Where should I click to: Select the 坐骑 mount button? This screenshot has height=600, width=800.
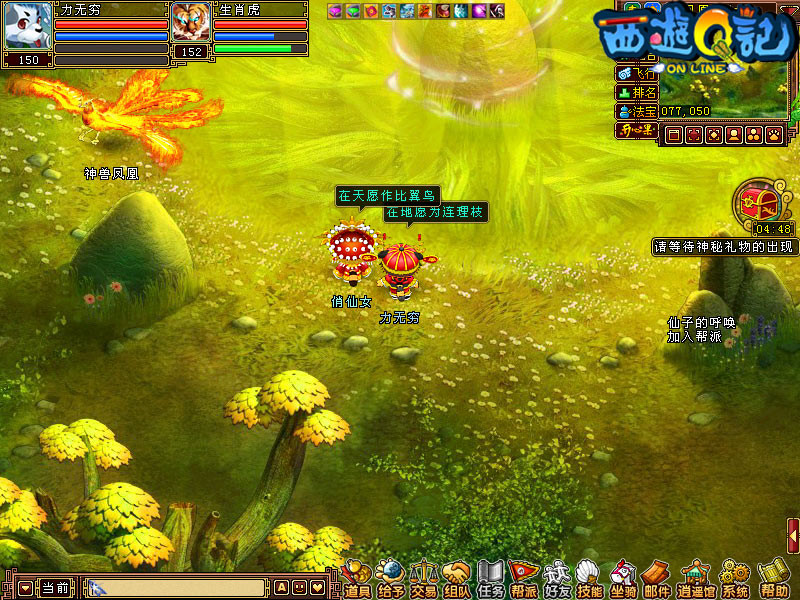pos(623,579)
